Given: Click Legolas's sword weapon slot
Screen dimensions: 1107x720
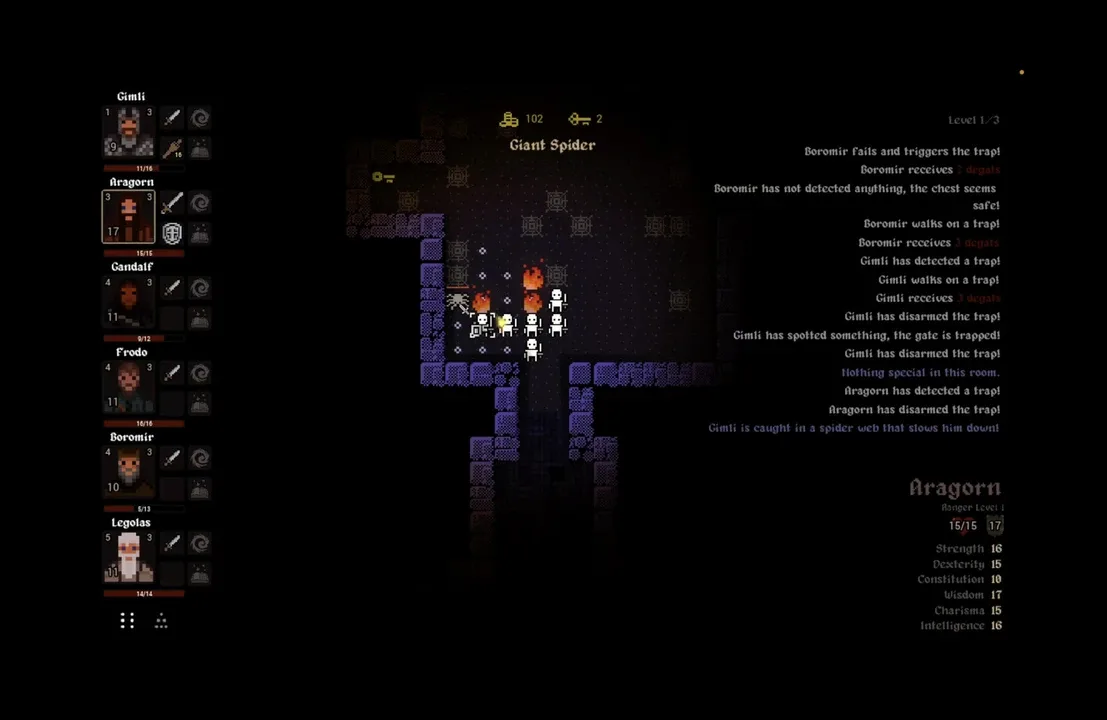Looking at the screenshot, I should (x=172, y=544).
